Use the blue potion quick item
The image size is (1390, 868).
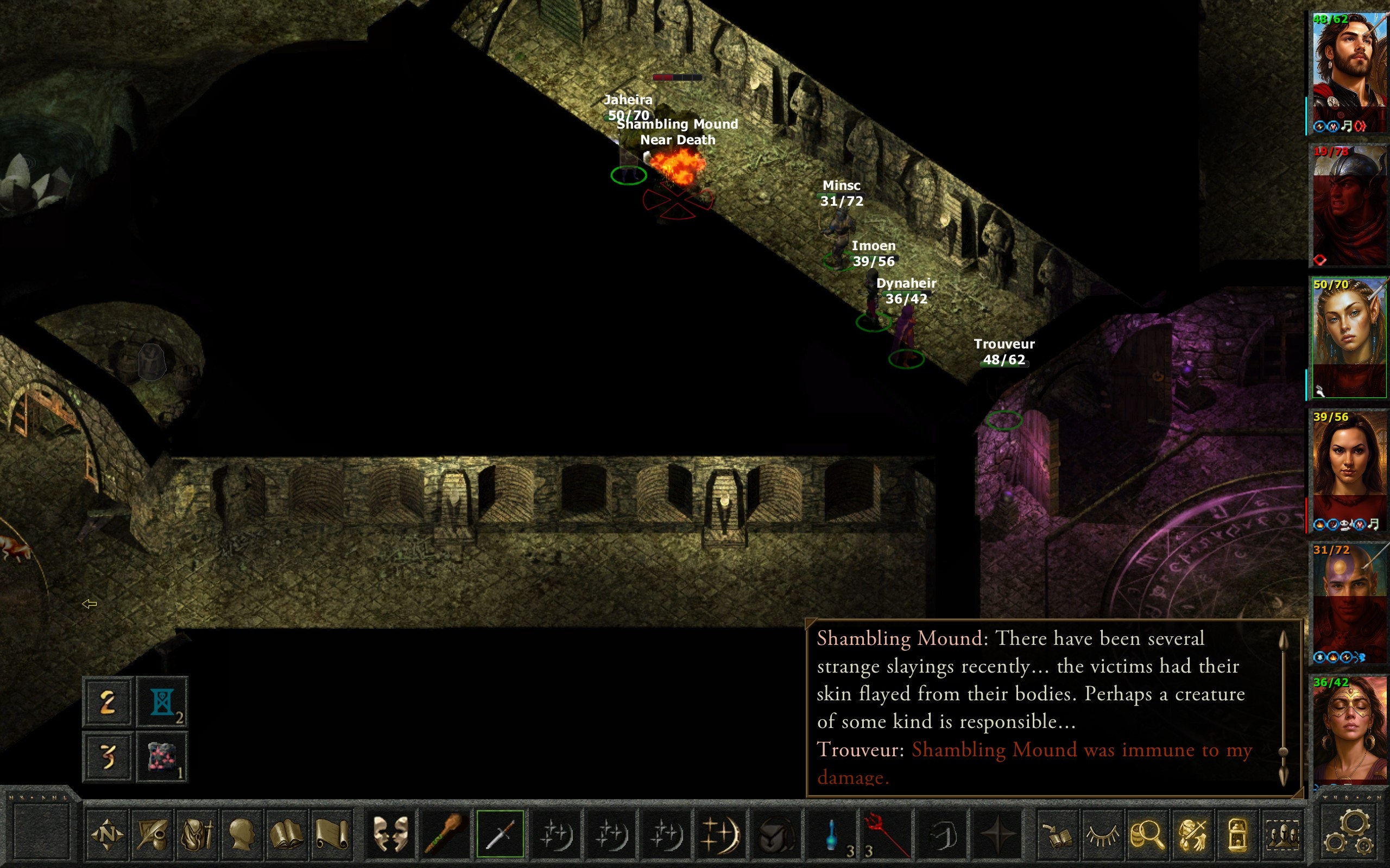831,834
